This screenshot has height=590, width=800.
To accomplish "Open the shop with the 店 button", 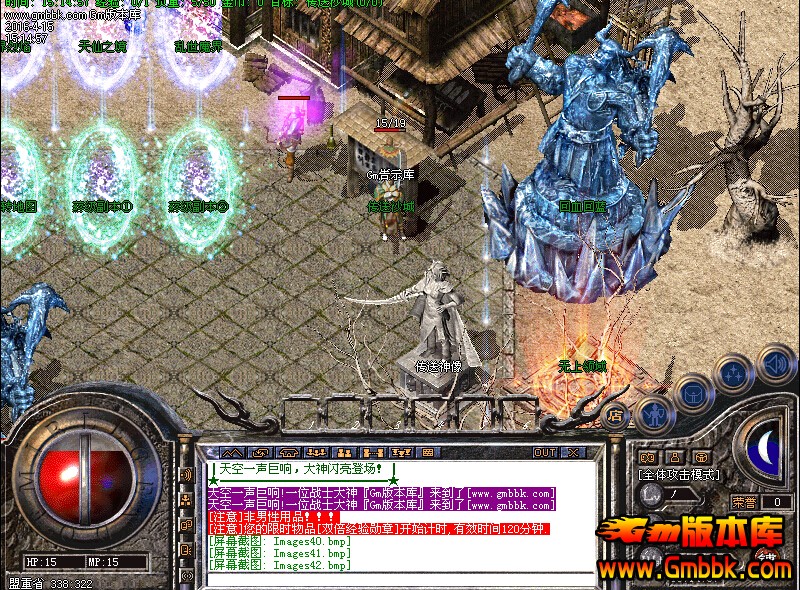I will (617, 415).
